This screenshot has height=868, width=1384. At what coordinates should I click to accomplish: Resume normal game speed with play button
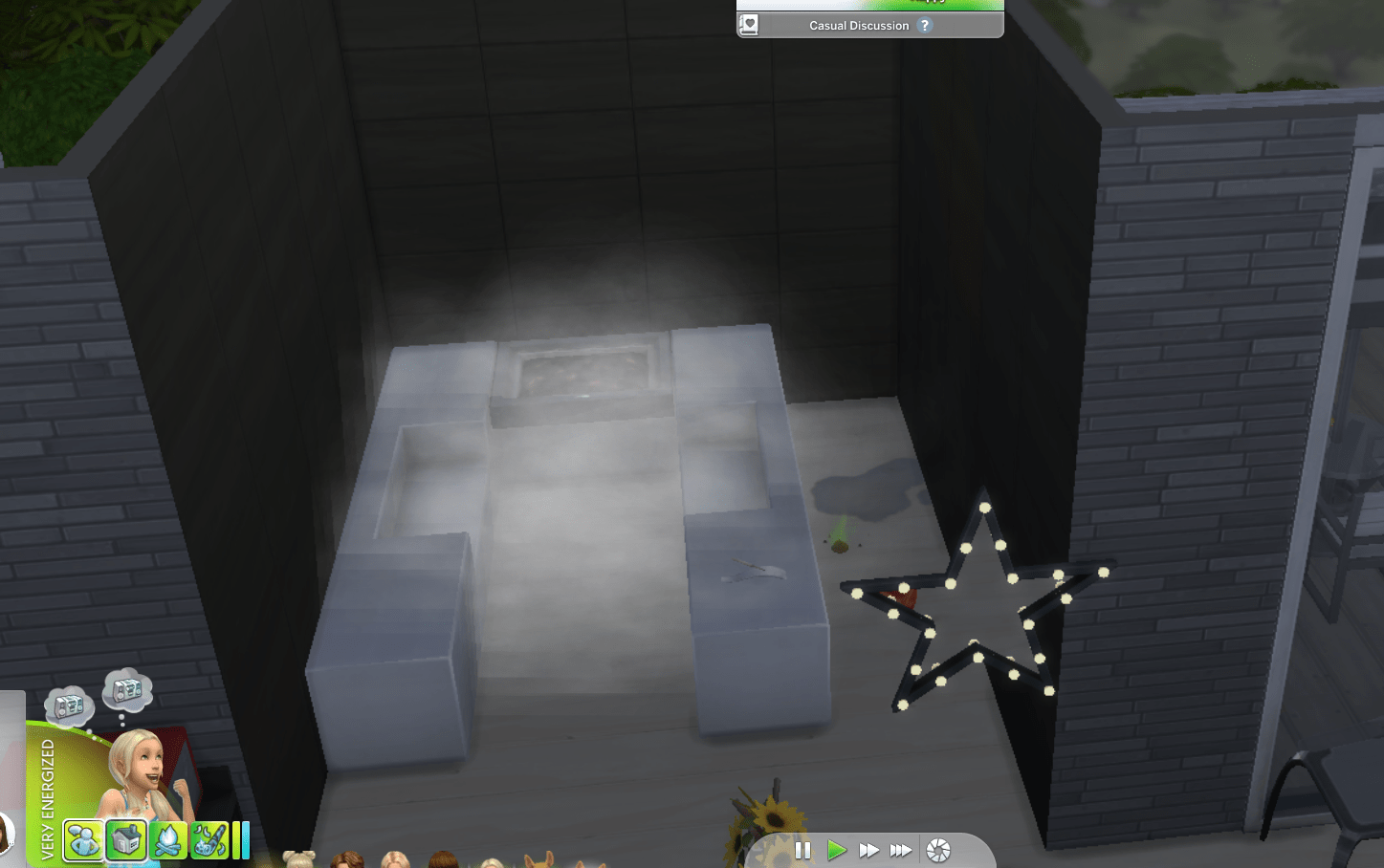click(837, 850)
